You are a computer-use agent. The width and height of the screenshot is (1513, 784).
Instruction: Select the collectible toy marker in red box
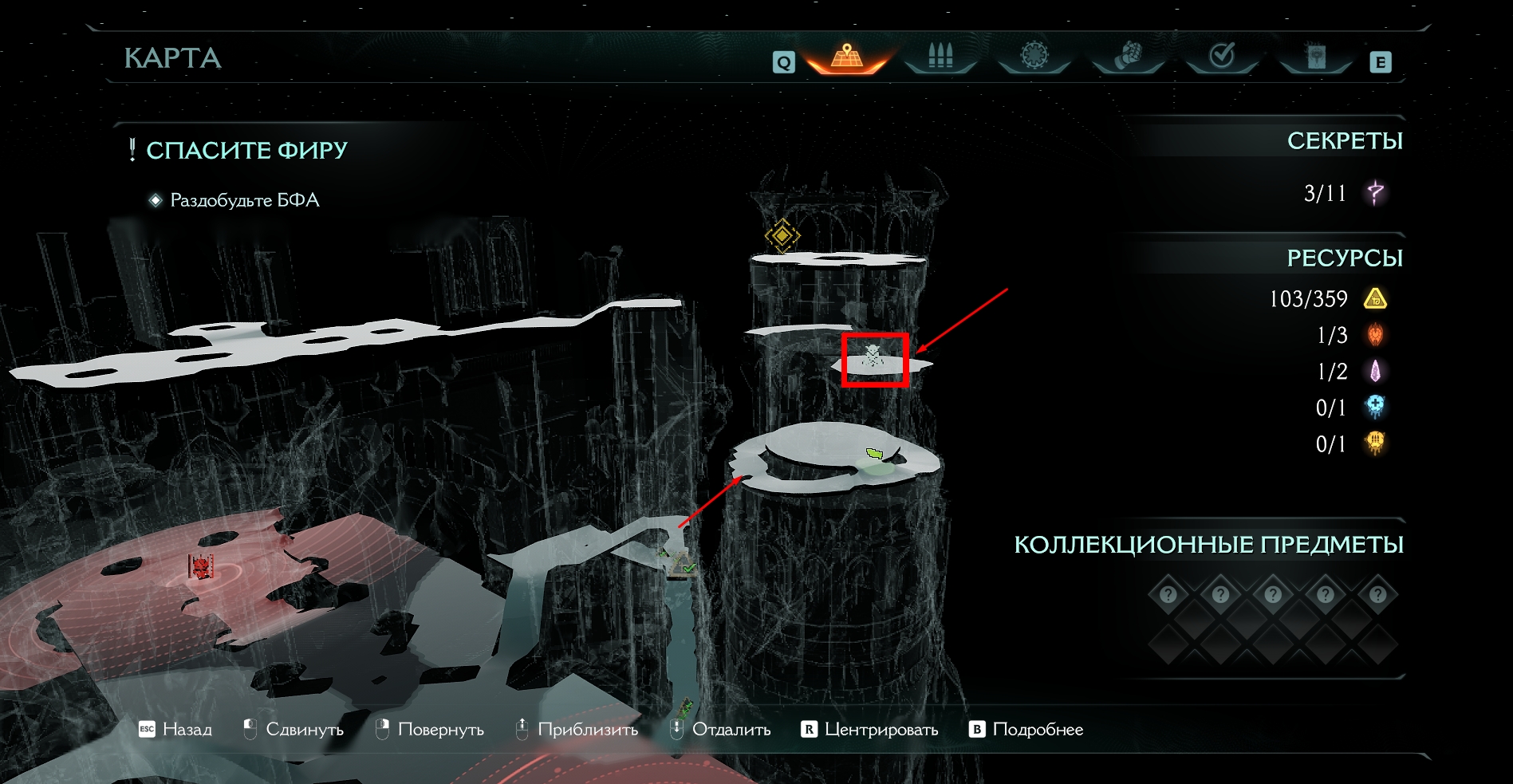[874, 357]
